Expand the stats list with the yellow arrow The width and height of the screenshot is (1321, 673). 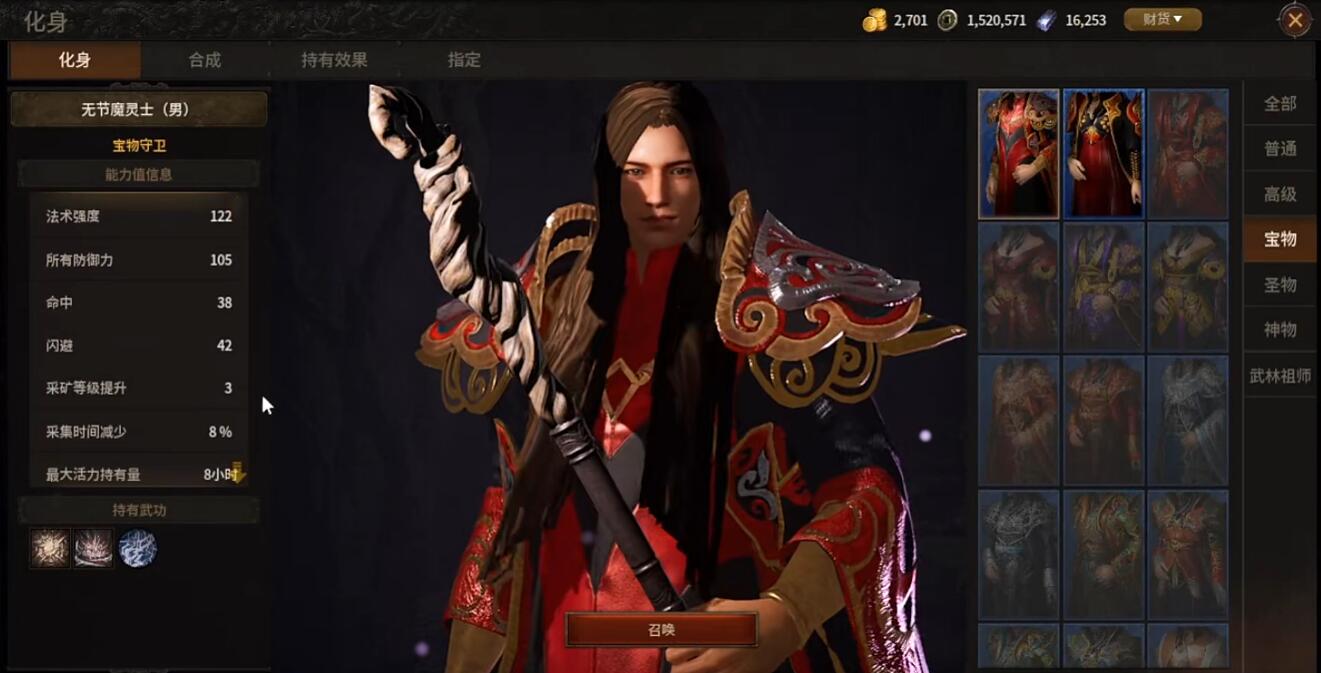tap(237, 473)
